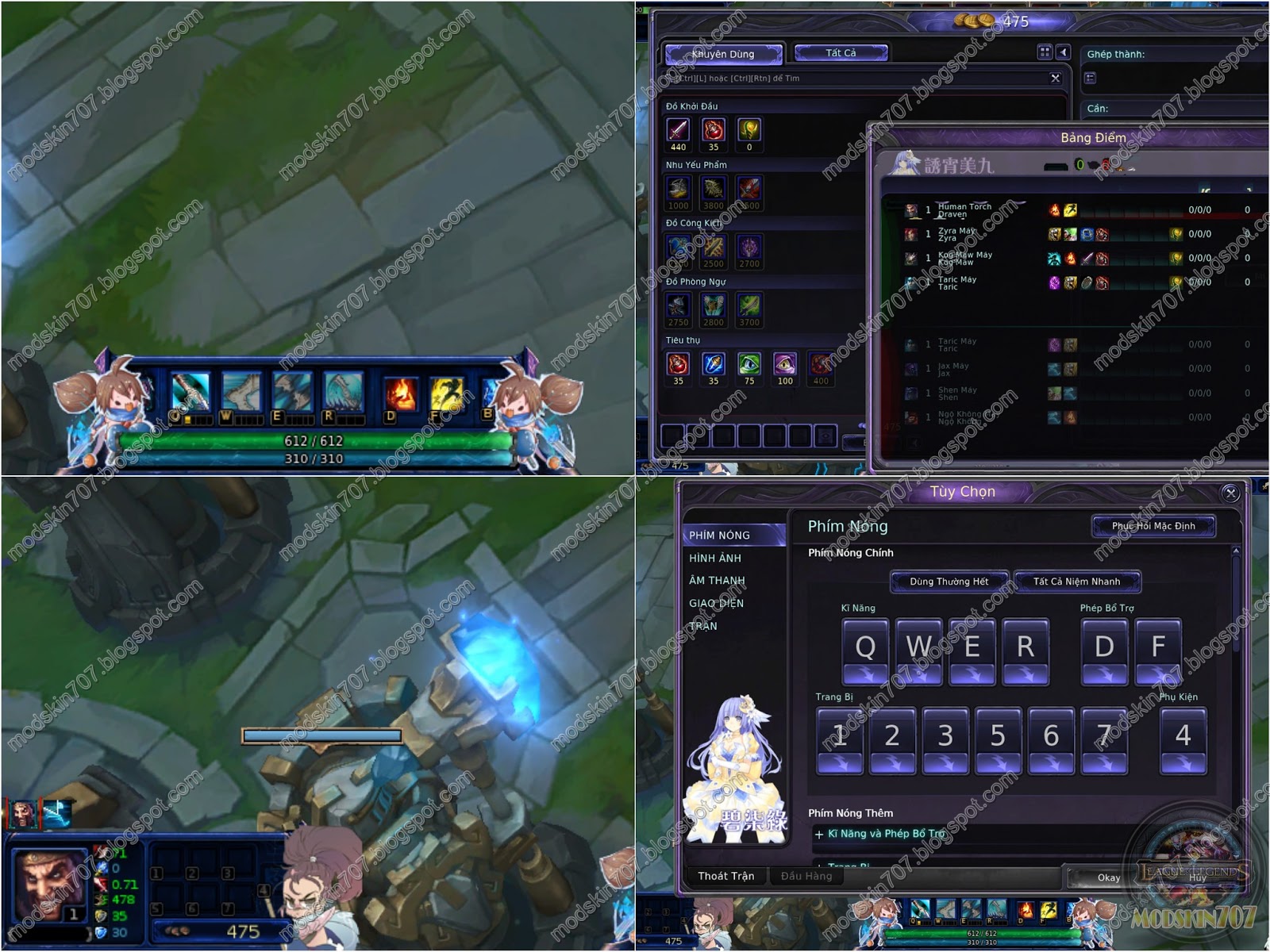Click Phục Hồi Mặc Định to restore defaults

pyautogui.click(x=1155, y=525)
